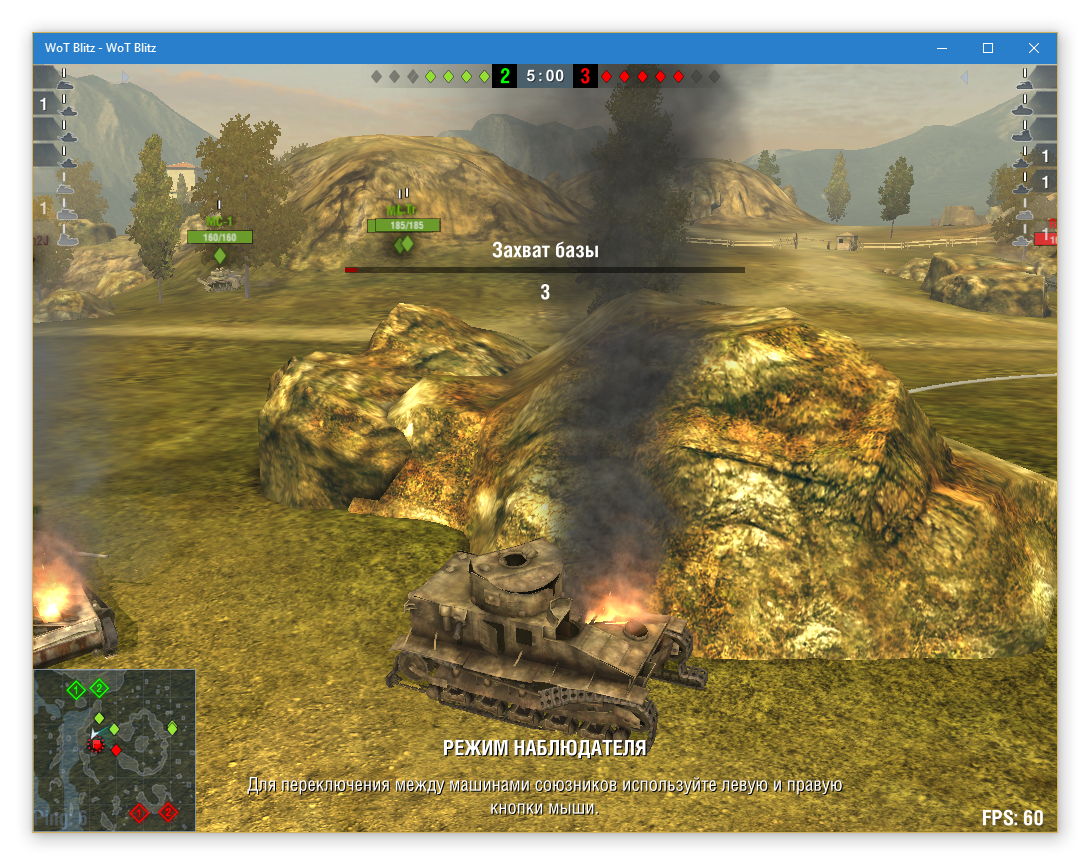Expand the enemy team list arrow
1090x865 pixels.
tap(965, 77)
